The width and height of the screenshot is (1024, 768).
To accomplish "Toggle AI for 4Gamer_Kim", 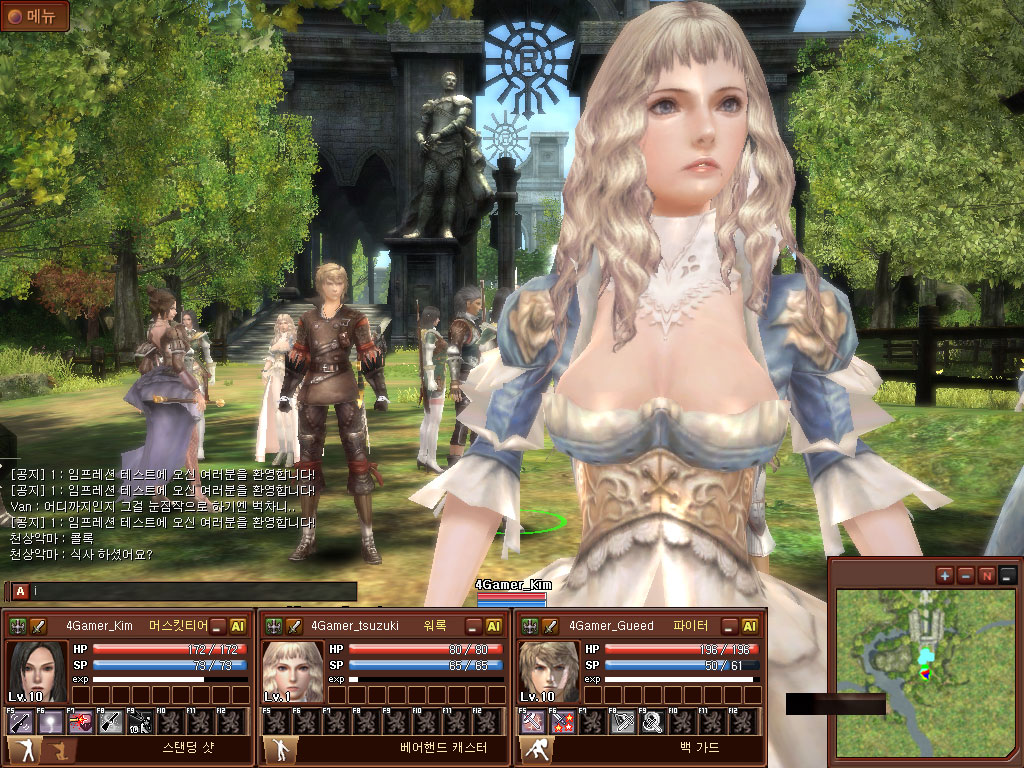I will [x=238, y=626].
